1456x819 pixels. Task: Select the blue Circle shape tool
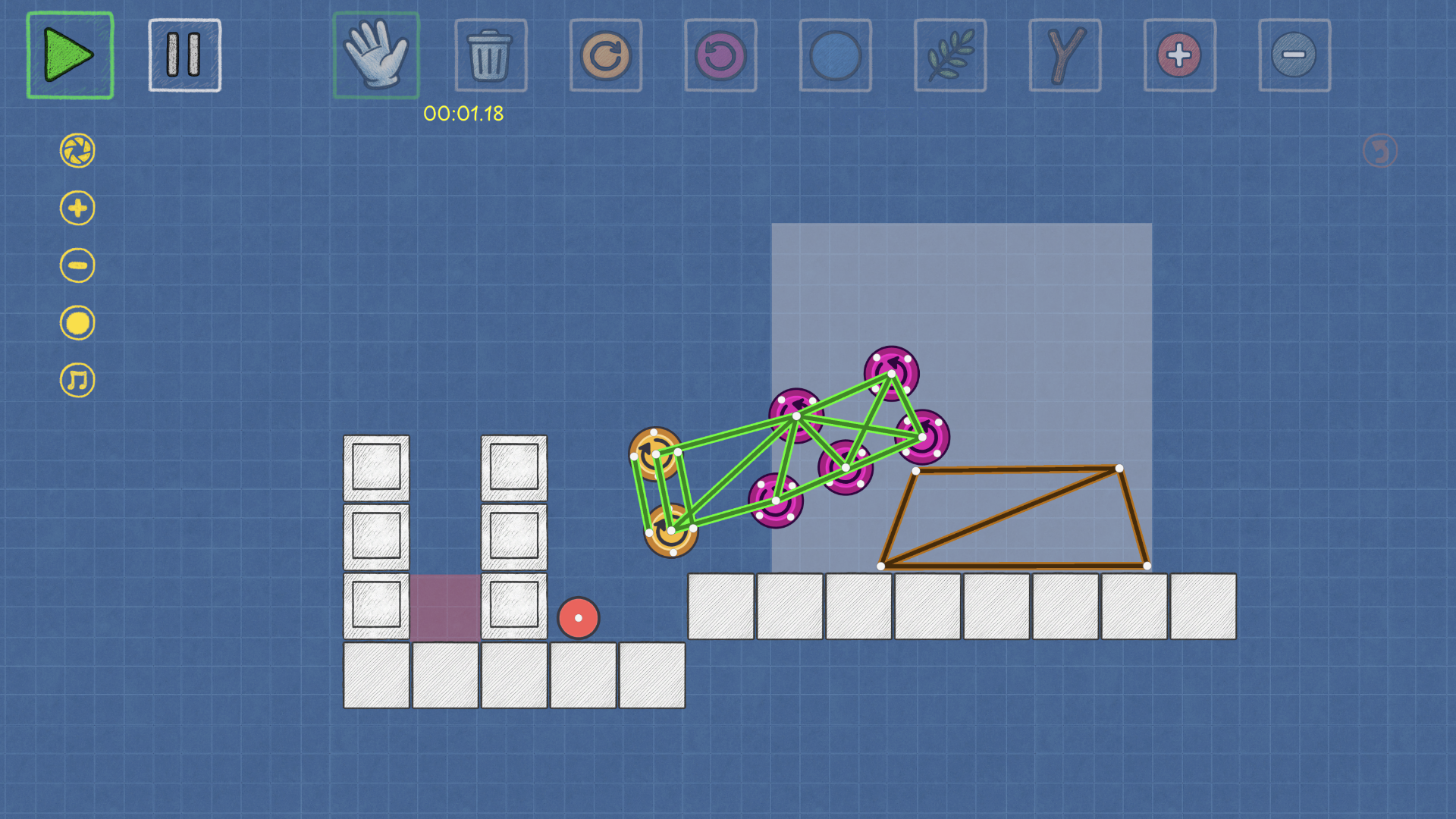(x=835, y=55)
